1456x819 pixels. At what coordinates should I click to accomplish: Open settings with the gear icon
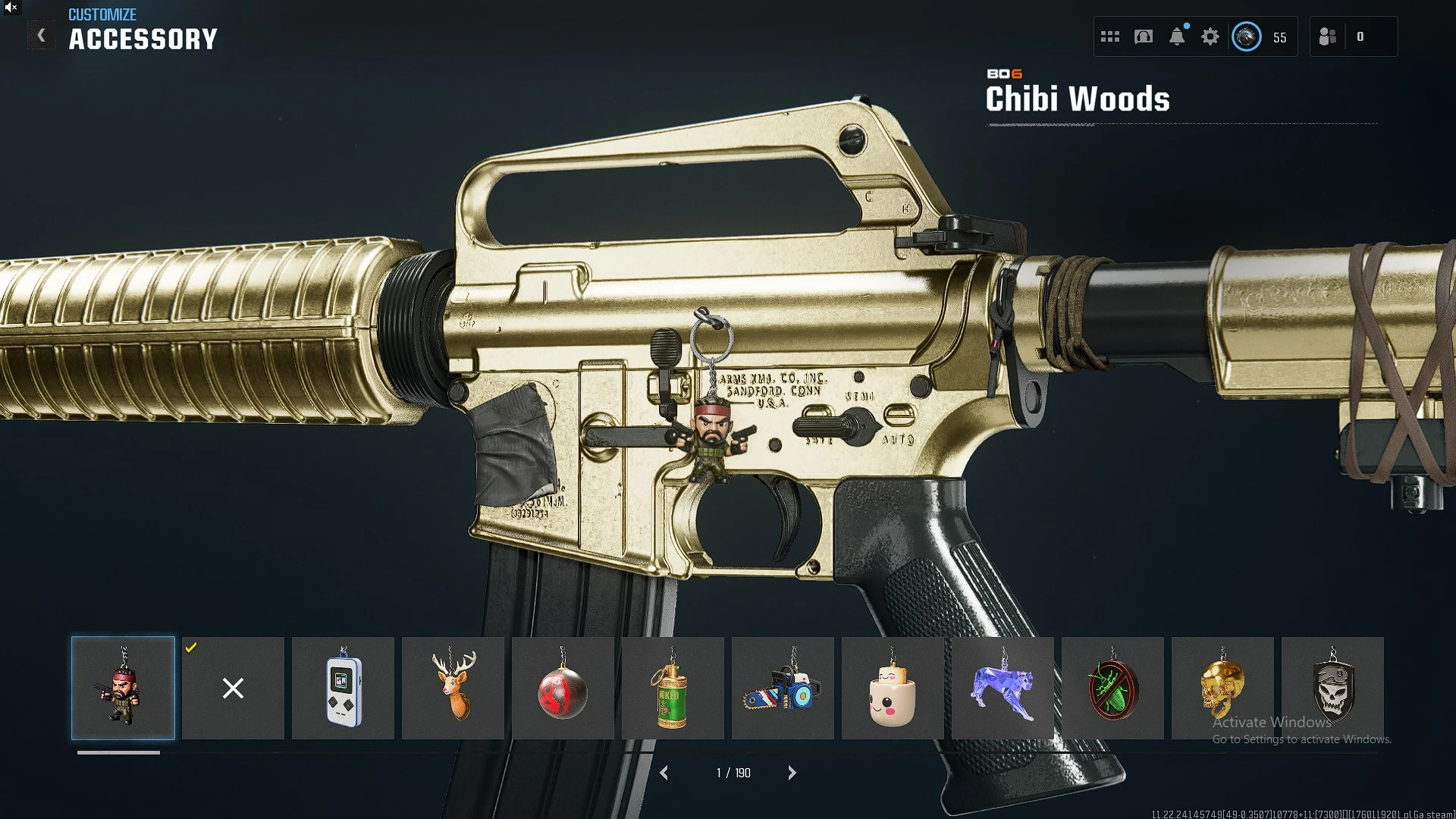1210,36
